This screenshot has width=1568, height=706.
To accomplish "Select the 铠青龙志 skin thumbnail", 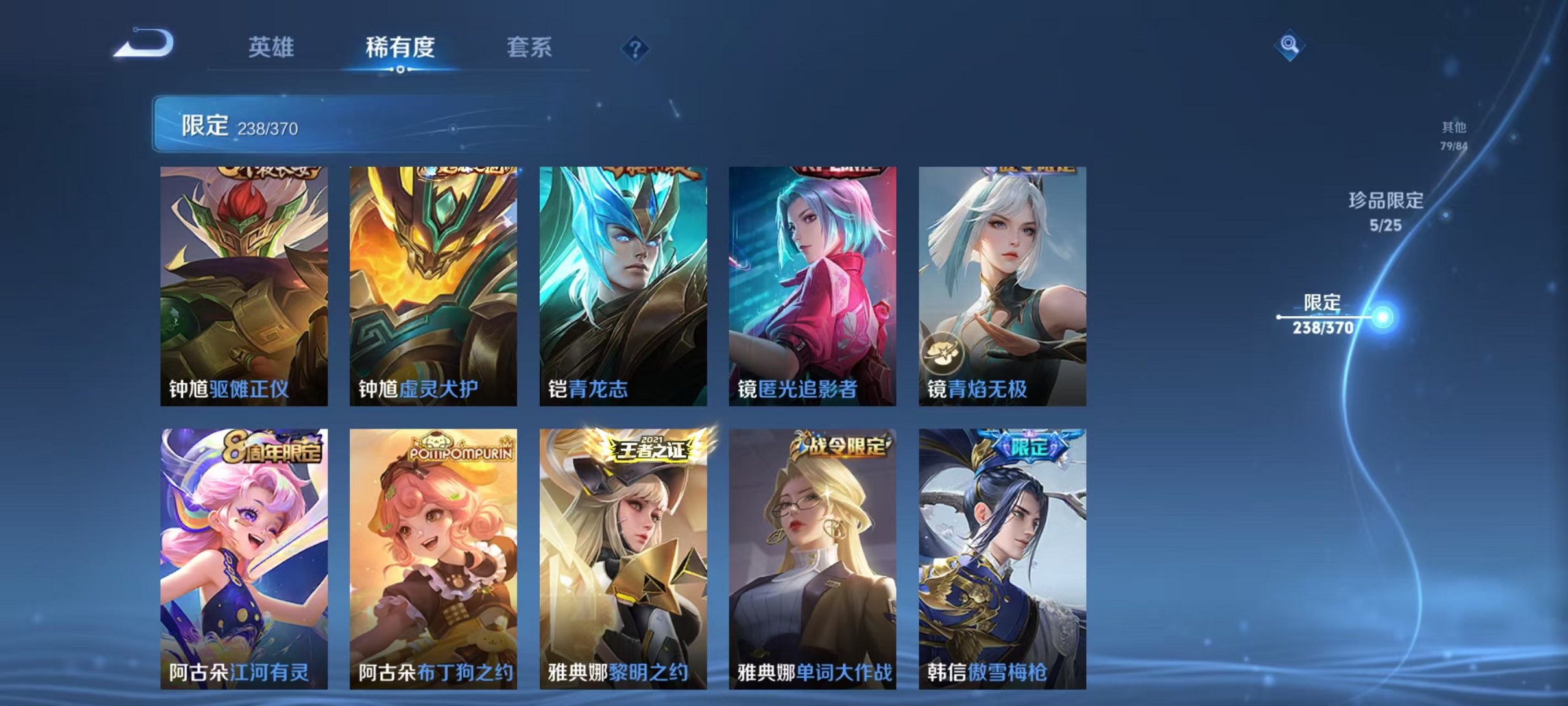I will click(624, 286).
